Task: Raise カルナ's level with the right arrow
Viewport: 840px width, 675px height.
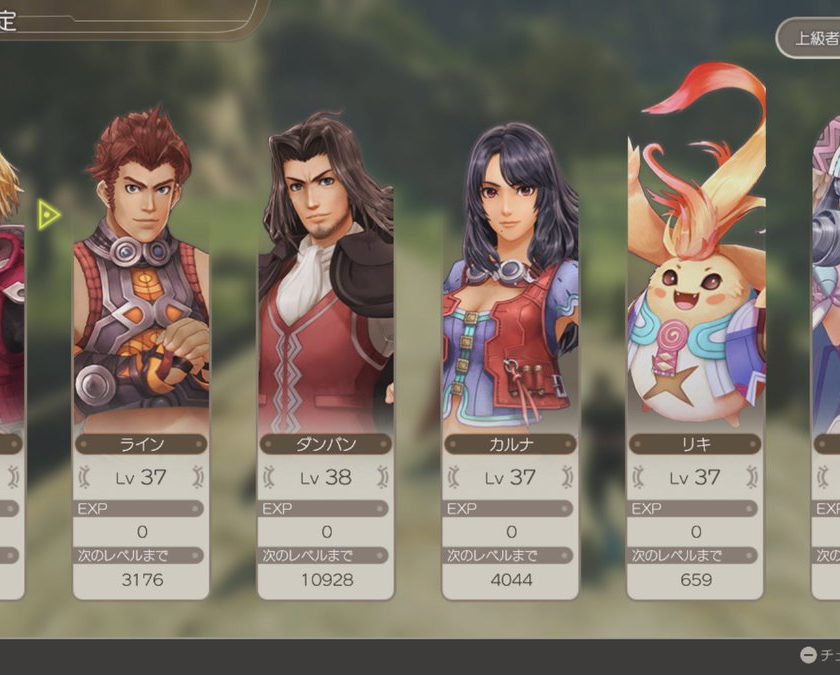Action: (x=568, y=477)
